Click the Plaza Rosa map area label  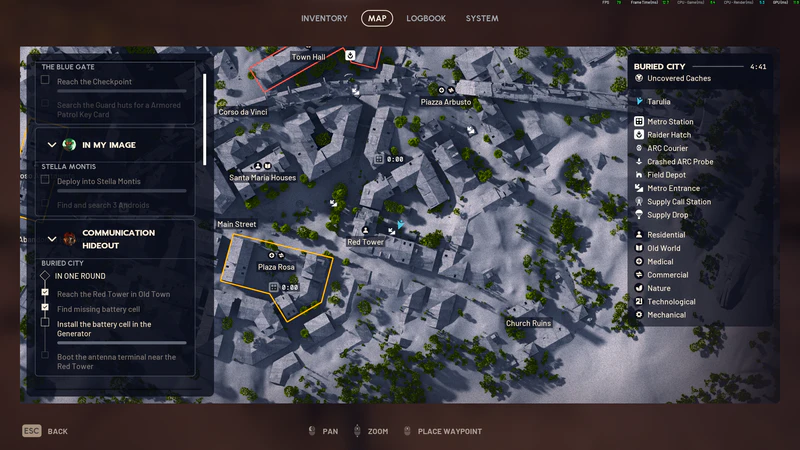(x=276, y=267)
